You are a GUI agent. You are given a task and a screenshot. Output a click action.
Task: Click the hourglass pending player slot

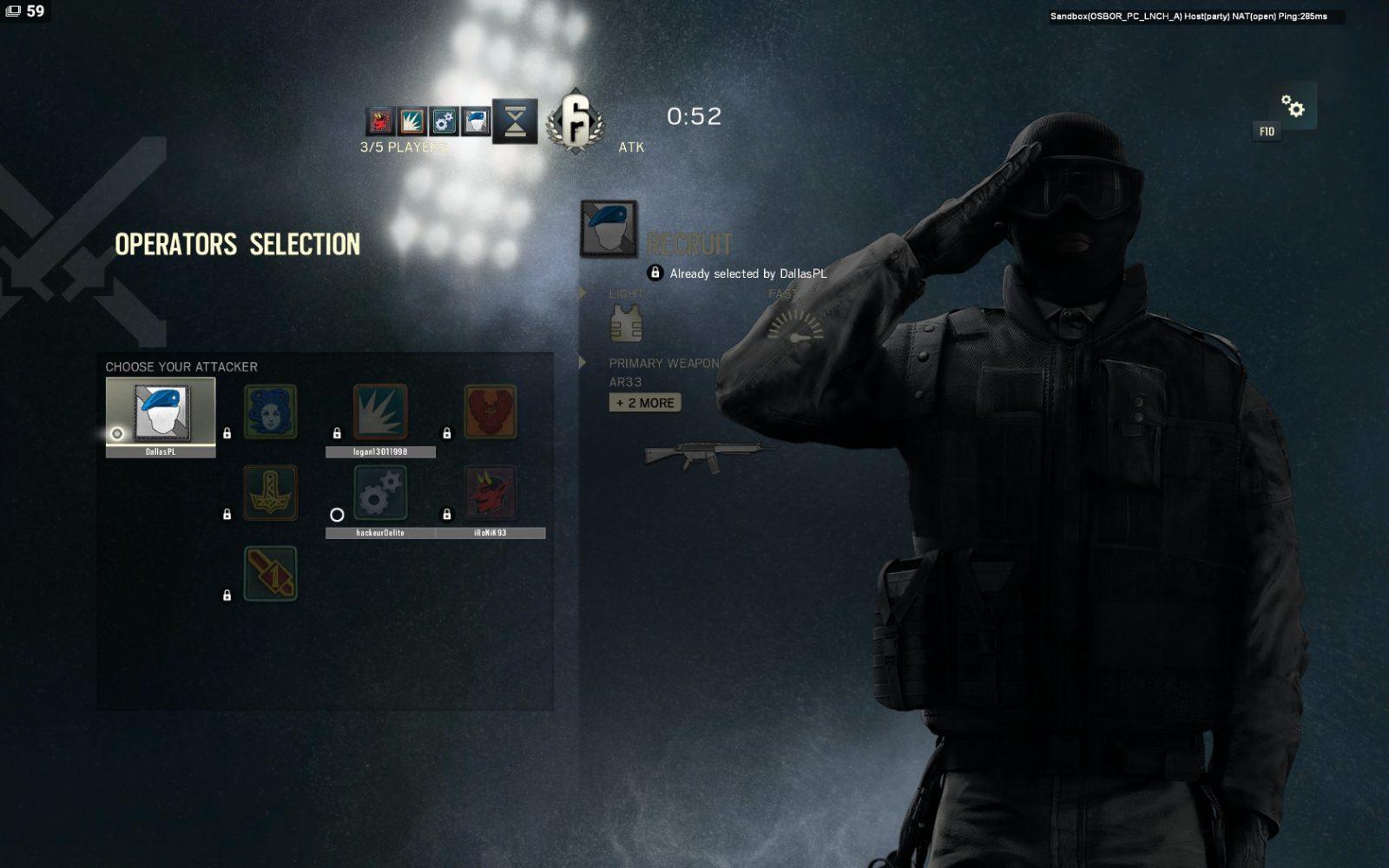pyautogui.click(x=515, y=121)
